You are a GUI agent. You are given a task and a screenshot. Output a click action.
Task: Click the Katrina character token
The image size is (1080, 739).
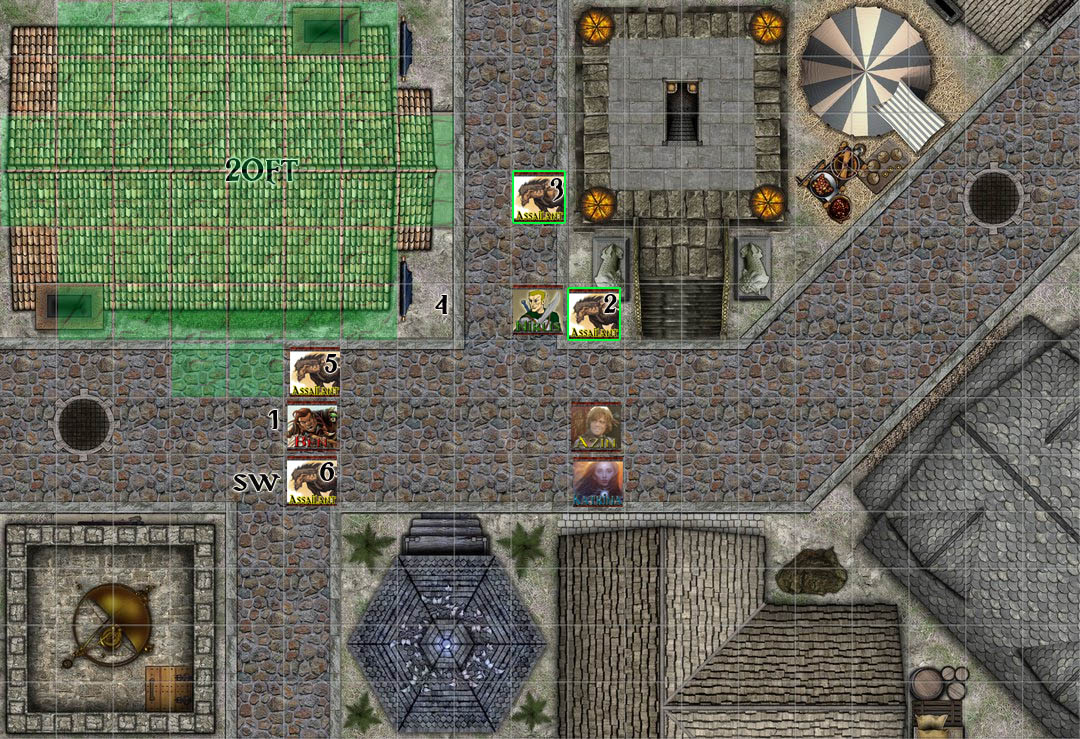click(597, 481)
